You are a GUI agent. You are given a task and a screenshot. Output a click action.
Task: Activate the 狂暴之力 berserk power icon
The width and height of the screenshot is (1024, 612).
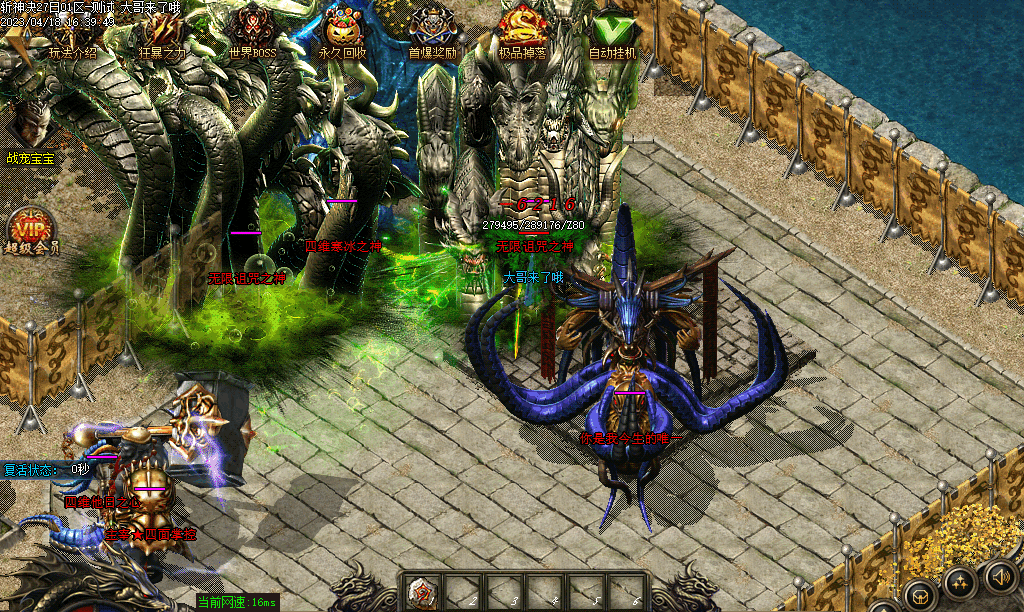pyautogui.click(x=162, y=34)
